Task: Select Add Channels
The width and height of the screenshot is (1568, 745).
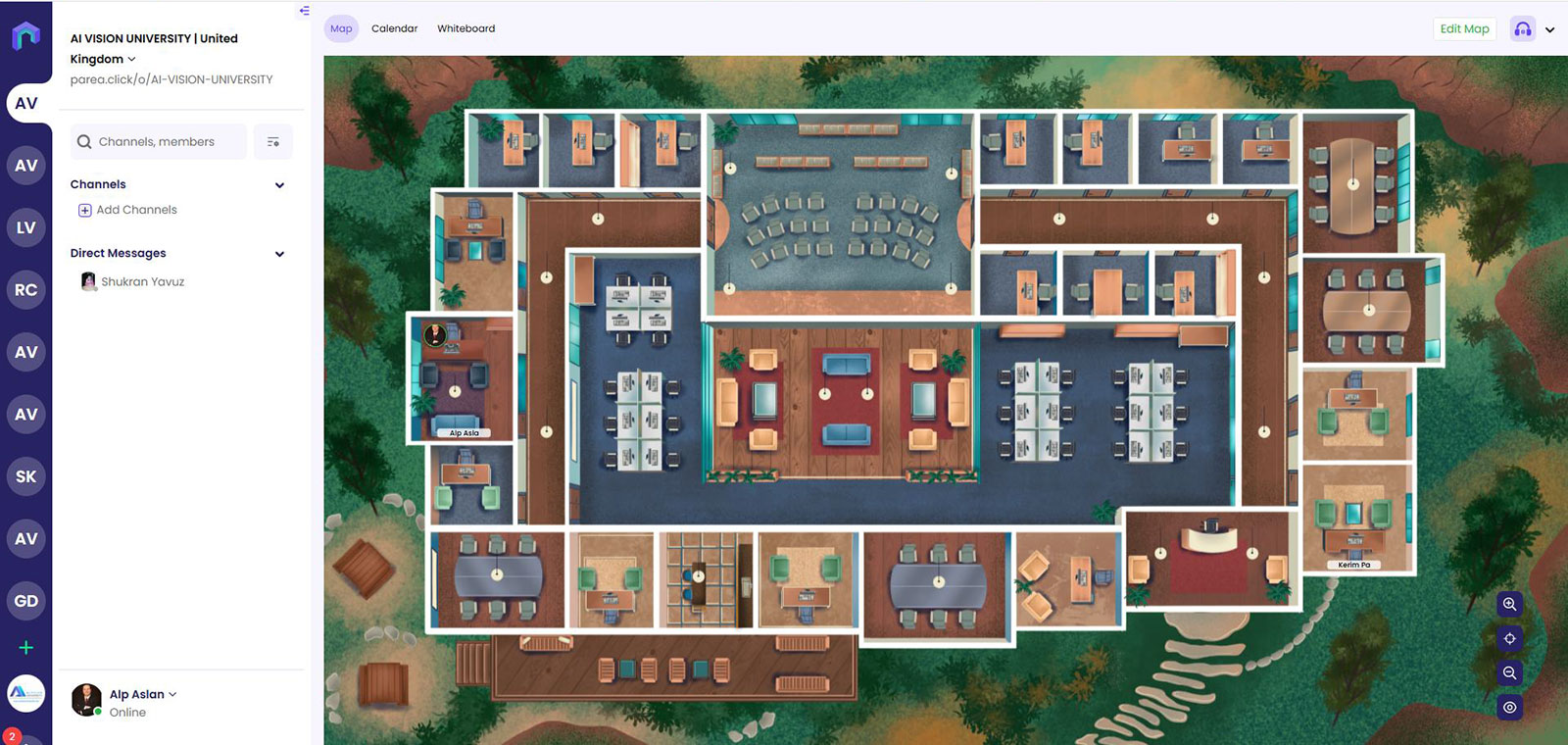Action: point(127,209)
